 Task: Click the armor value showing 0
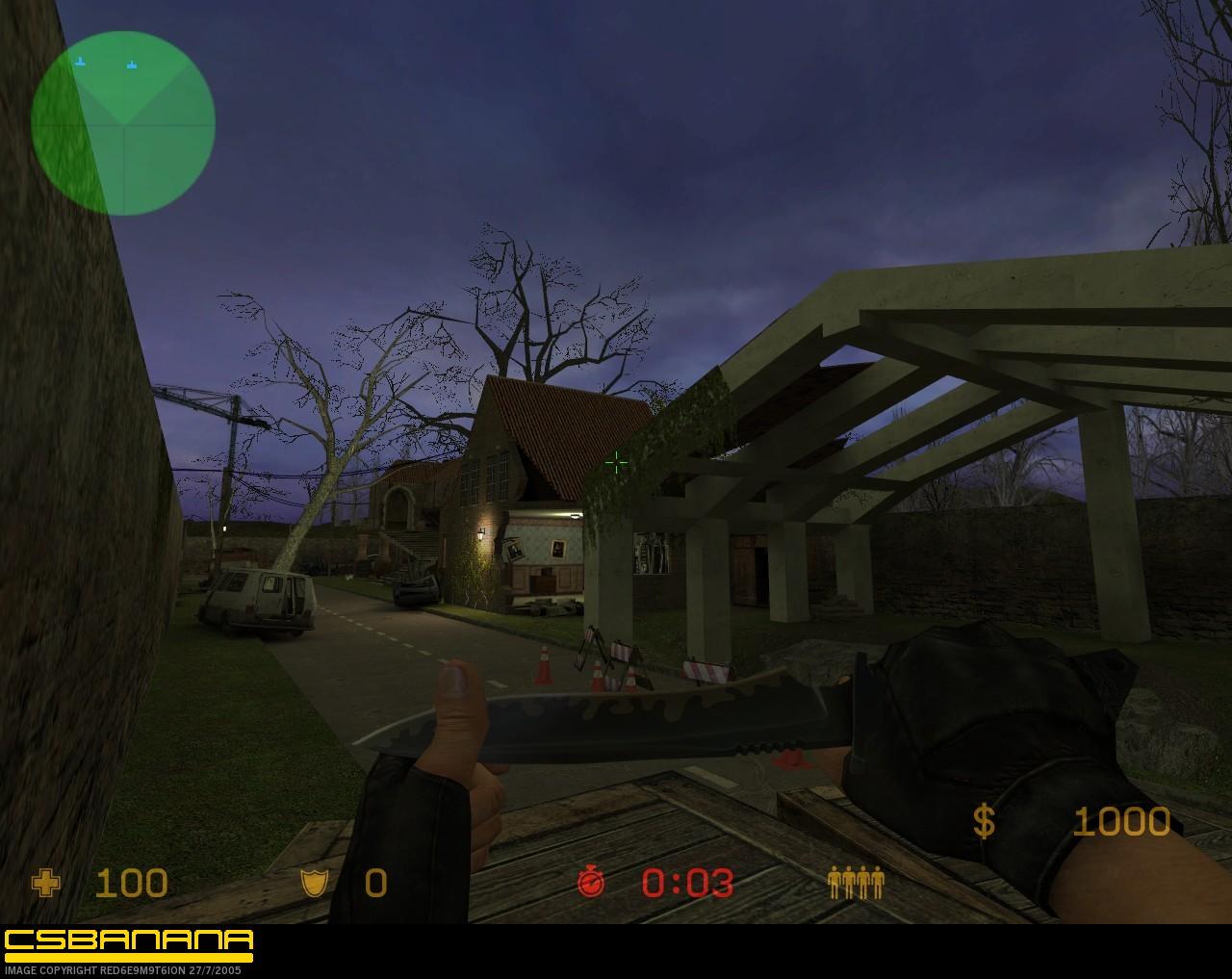374,882
